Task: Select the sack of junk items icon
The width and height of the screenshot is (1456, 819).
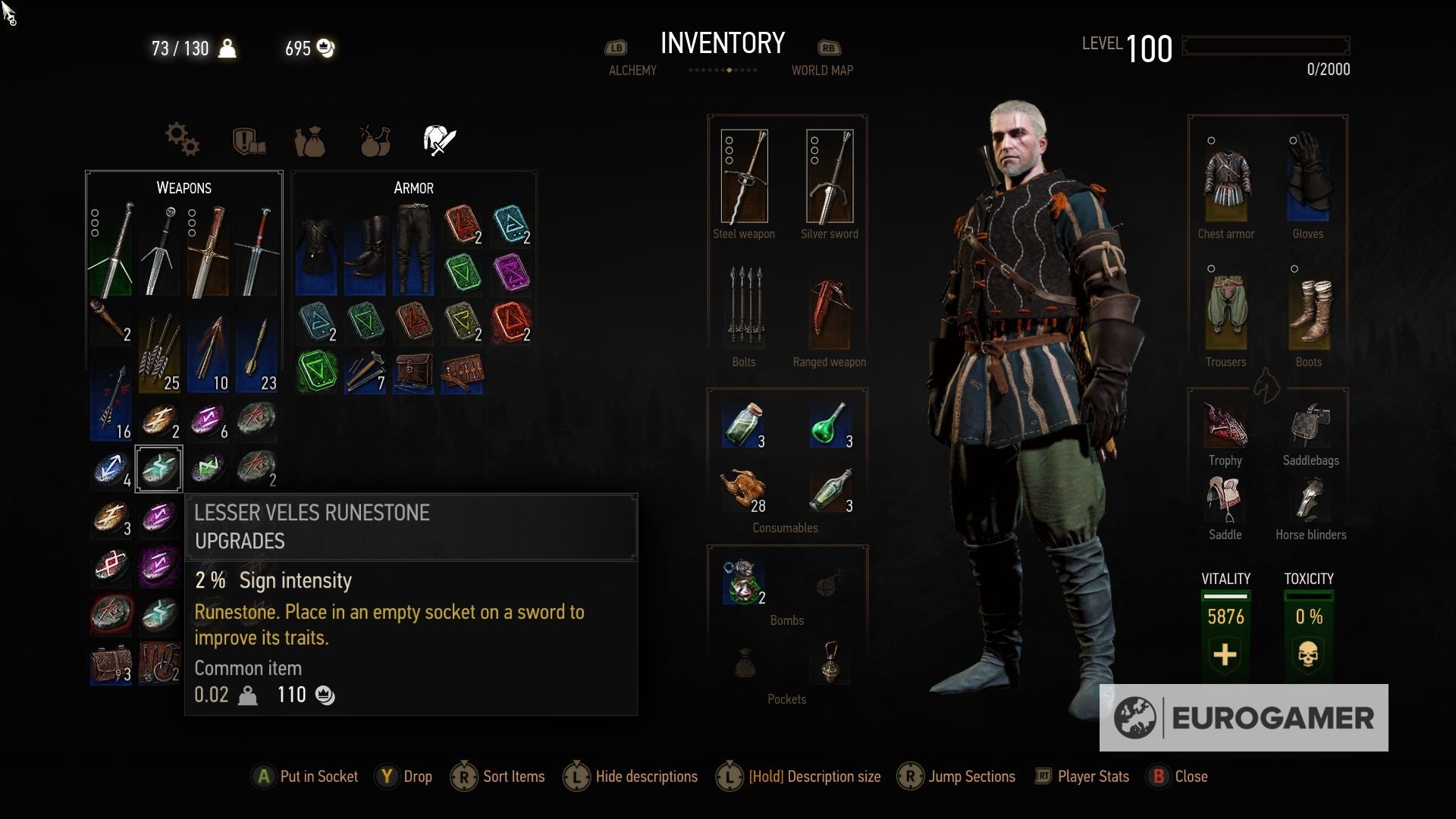Action: 311,140
